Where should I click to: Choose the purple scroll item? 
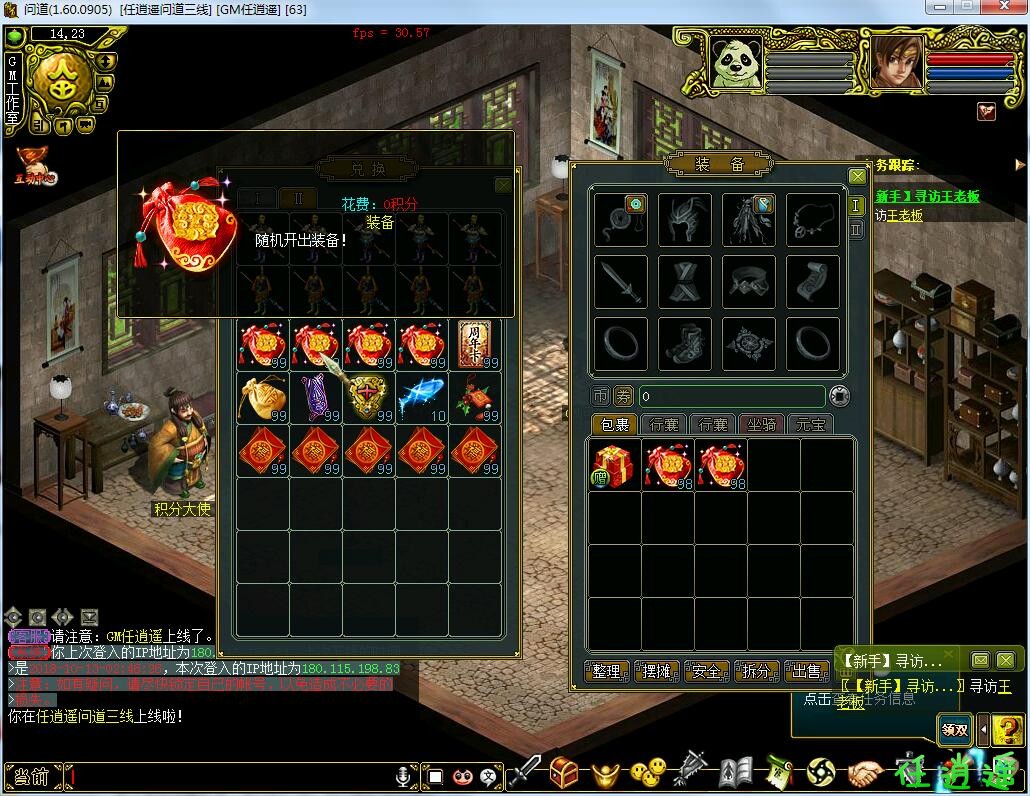316,397
